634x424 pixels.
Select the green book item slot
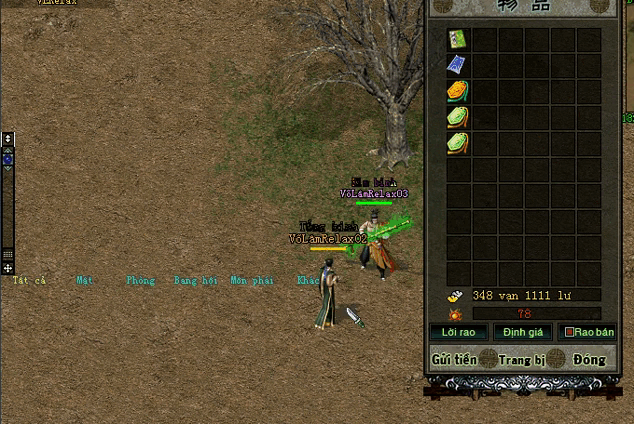[x=458, y=39]
